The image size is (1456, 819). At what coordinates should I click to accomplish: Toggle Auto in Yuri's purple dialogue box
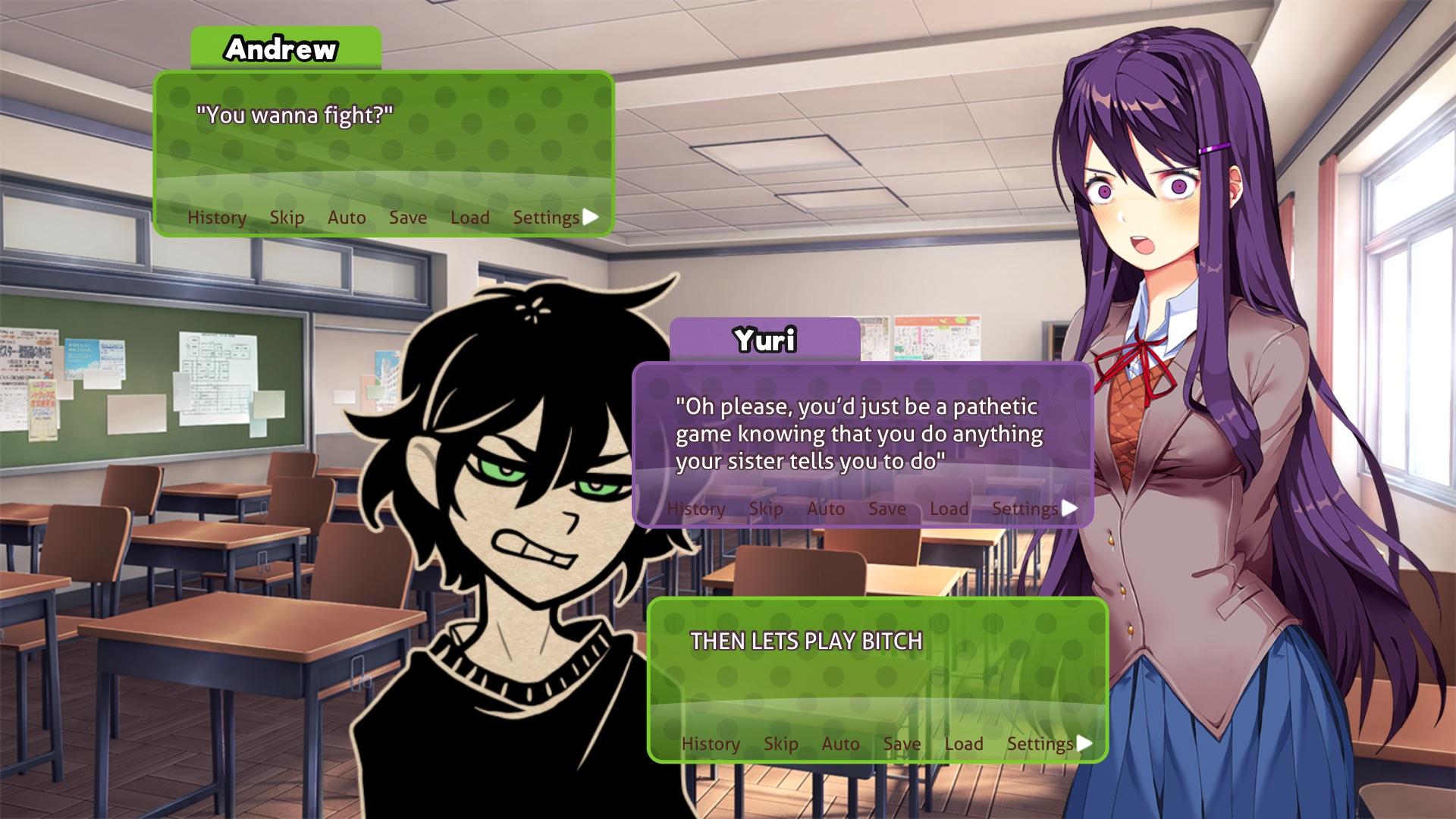[826, 509]
